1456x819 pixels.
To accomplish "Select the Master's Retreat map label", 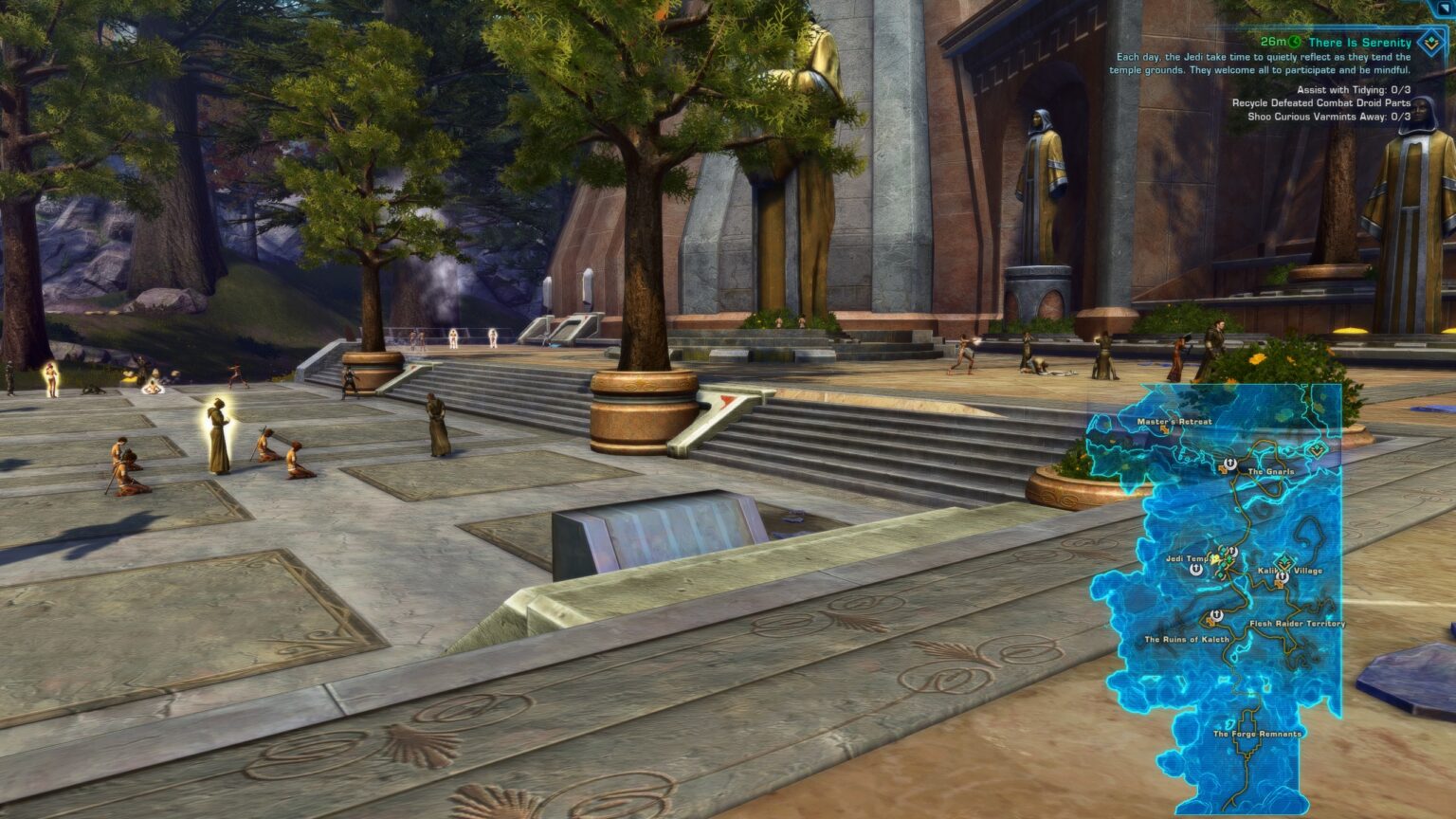I will pos(1175,419).
